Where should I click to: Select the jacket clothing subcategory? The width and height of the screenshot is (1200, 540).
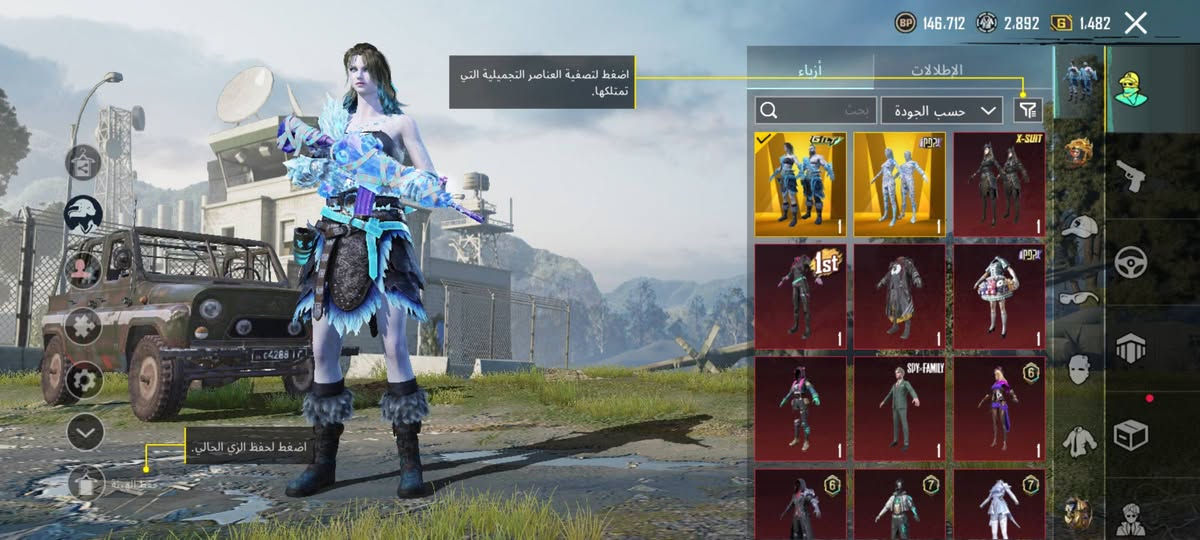click(x=1079, y=439)
